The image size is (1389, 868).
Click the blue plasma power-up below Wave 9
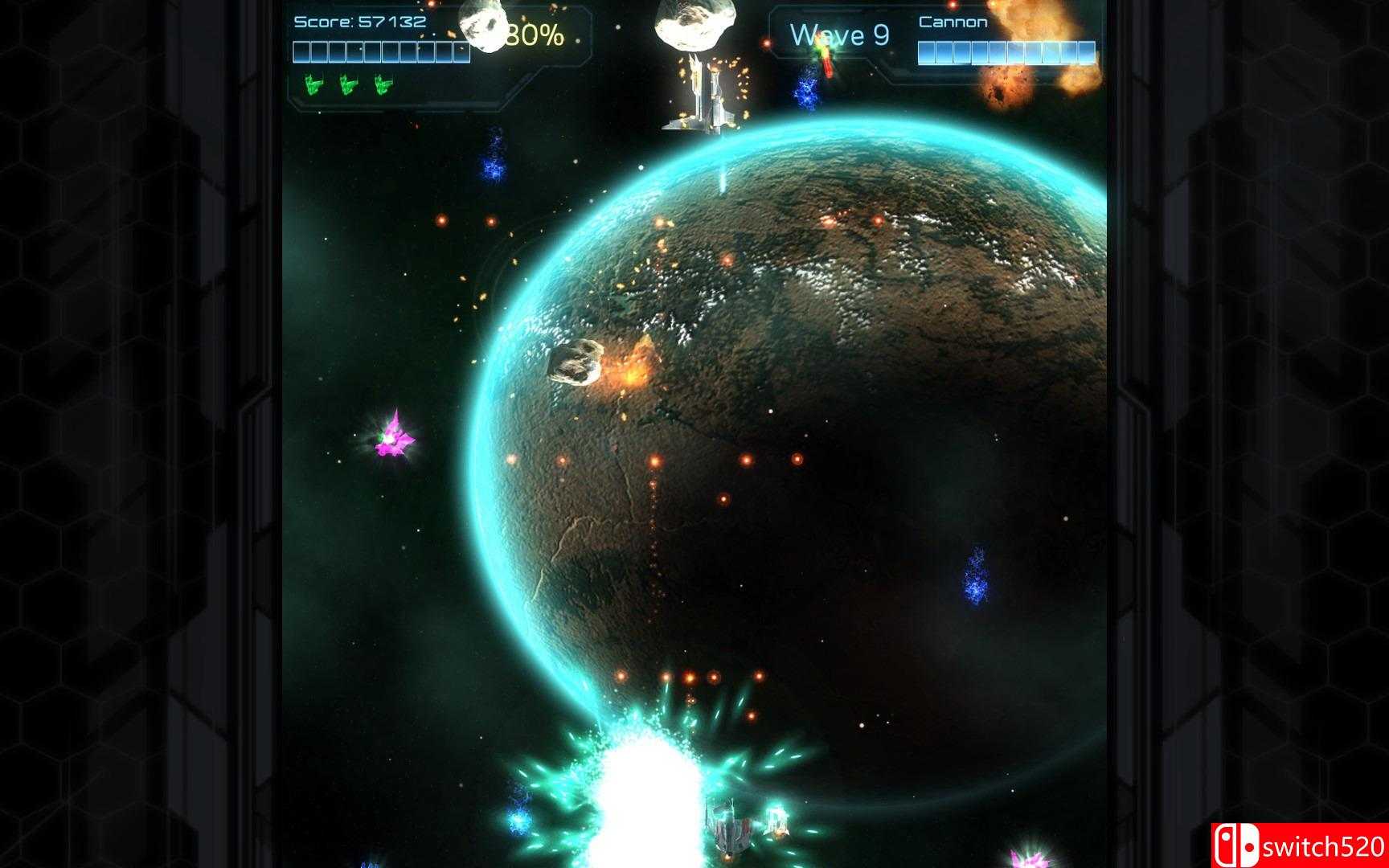click(806, 91)
